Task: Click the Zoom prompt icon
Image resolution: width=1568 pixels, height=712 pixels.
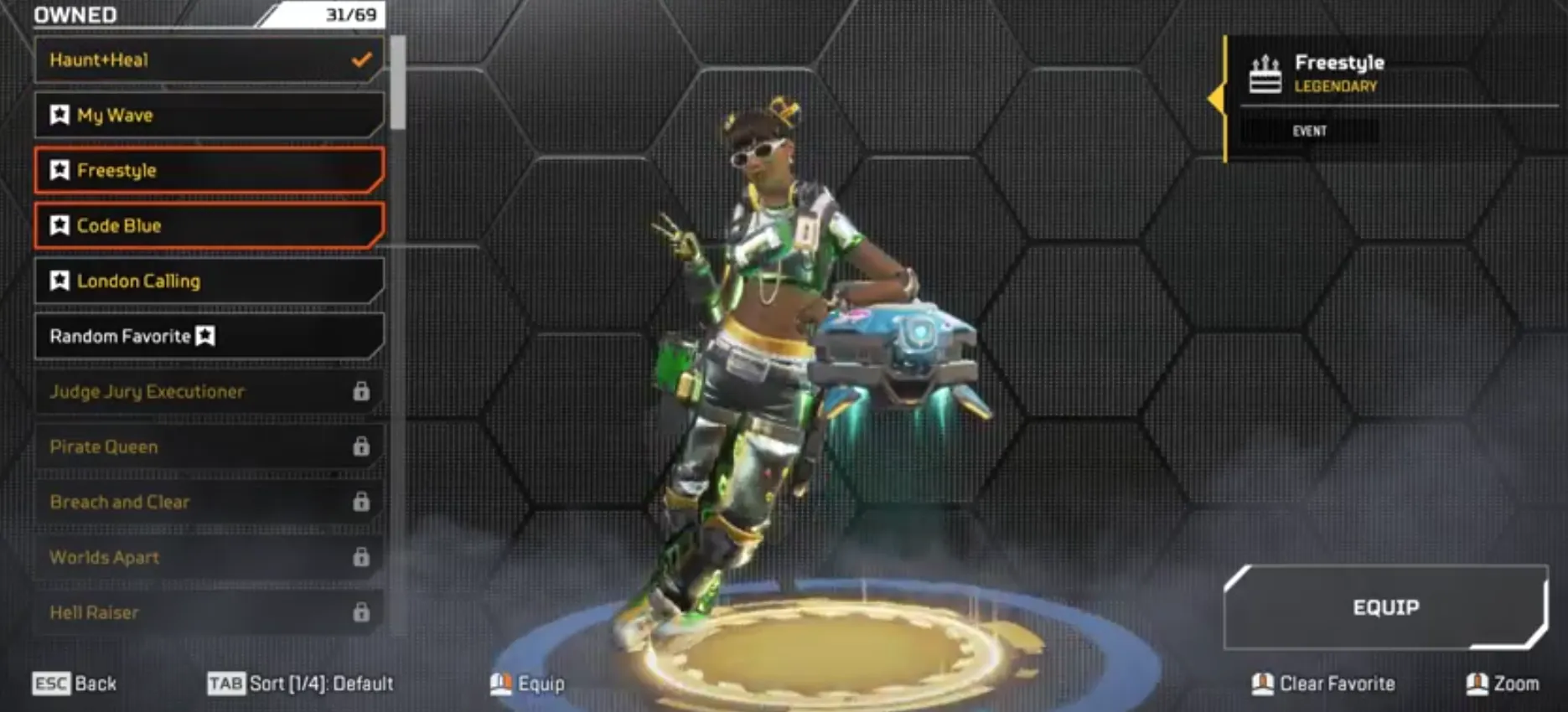Action: (1479, 683)
